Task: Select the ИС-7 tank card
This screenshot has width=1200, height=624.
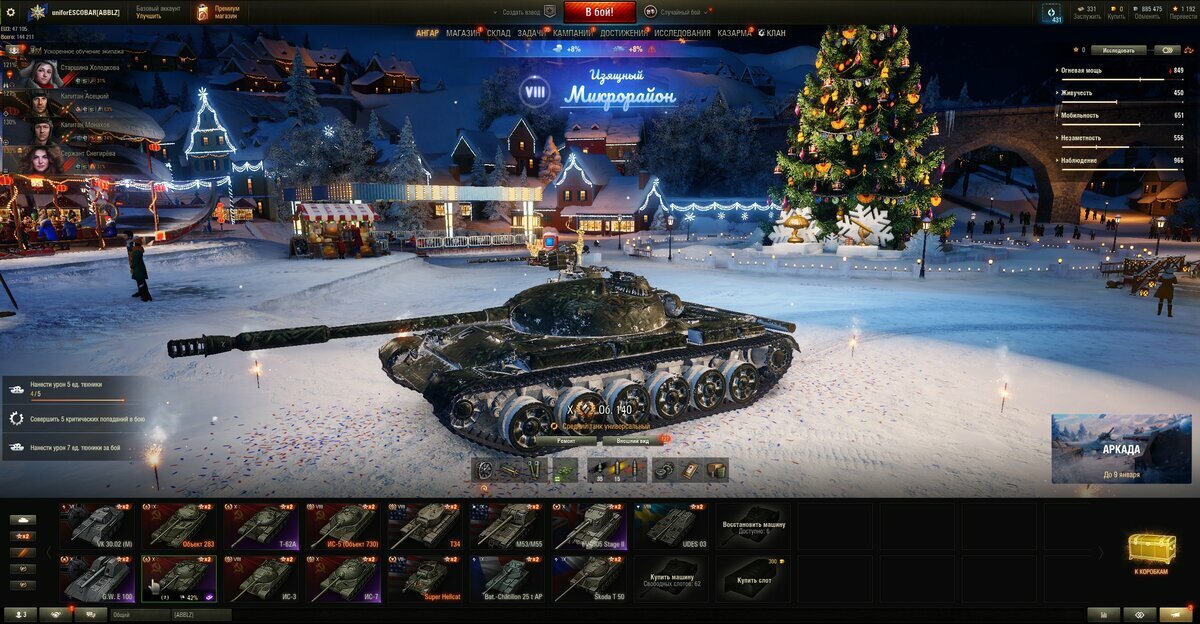Action: tap(344, 580)
